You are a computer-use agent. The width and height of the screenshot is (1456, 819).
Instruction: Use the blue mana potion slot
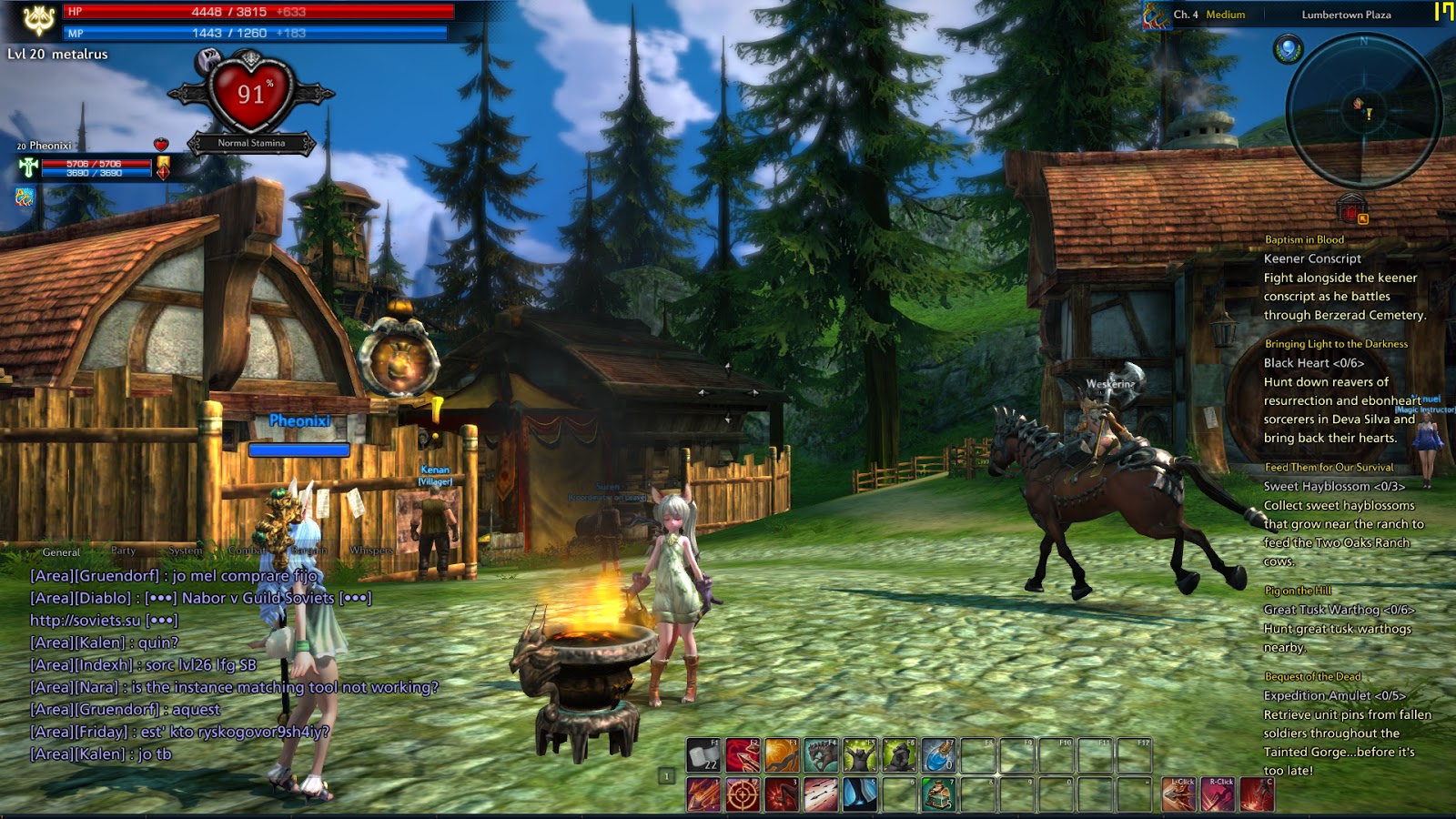[938, 755]
